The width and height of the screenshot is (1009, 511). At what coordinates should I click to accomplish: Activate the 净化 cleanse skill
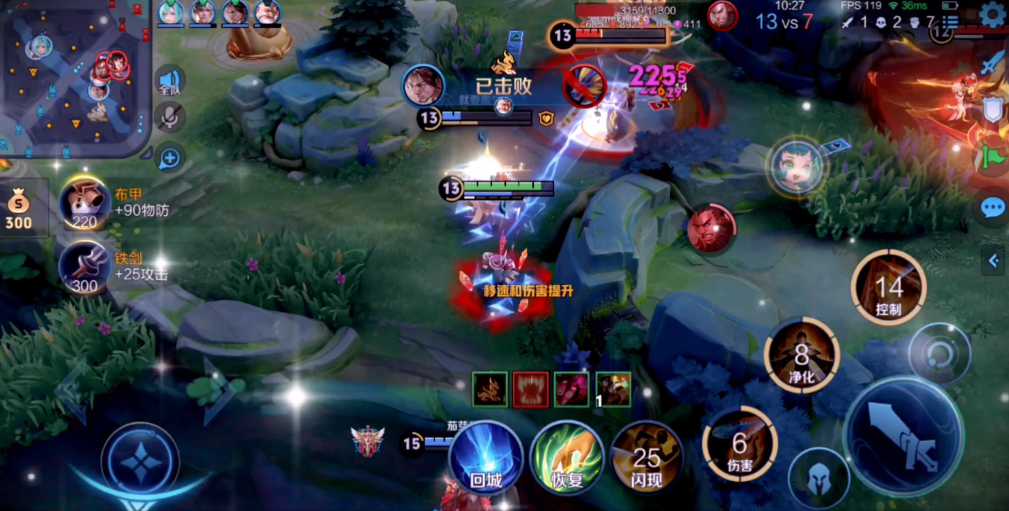pyautogui.click(x=802, y=356)
